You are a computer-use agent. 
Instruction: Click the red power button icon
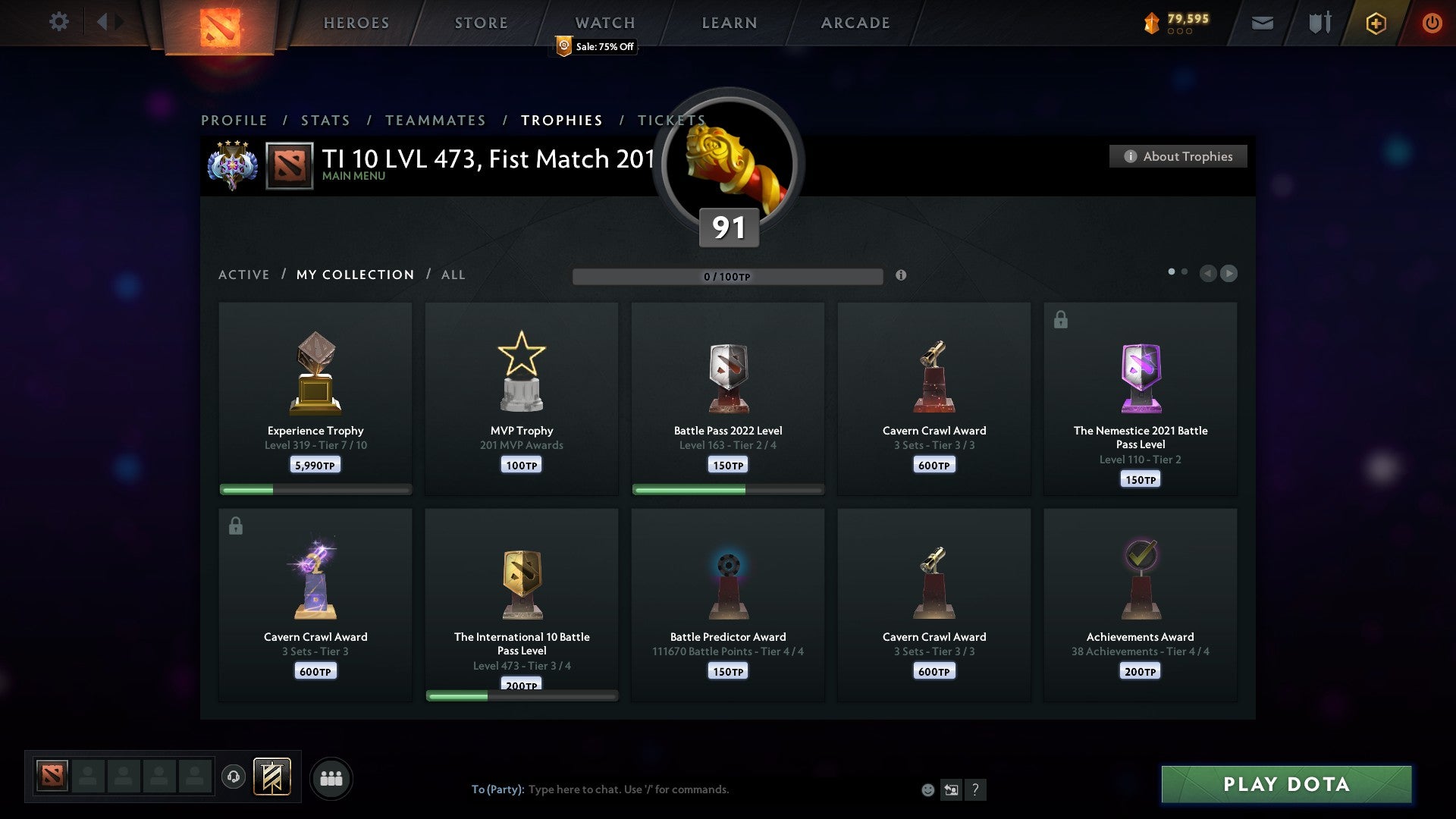(1432, 23)
